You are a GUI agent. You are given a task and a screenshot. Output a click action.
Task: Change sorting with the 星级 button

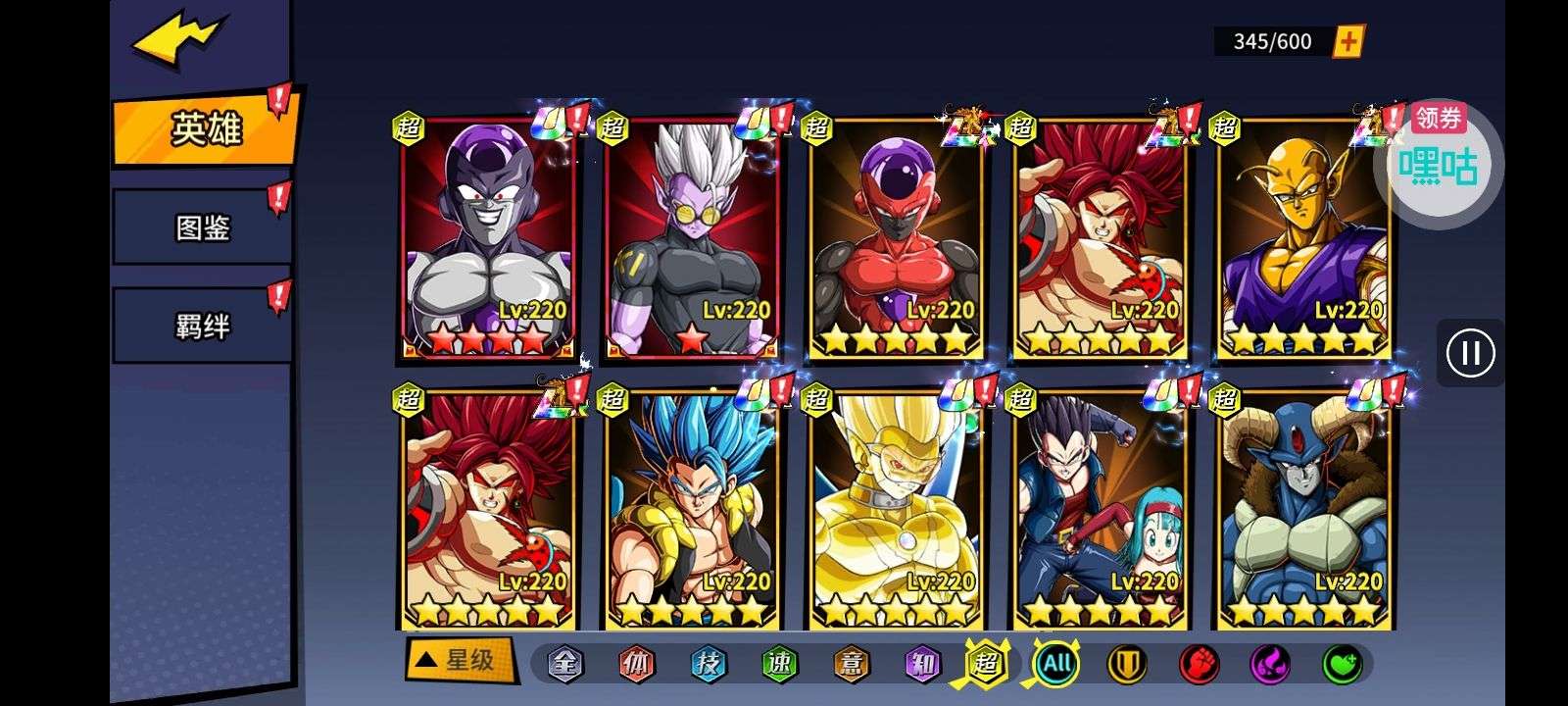coord(460,660)
